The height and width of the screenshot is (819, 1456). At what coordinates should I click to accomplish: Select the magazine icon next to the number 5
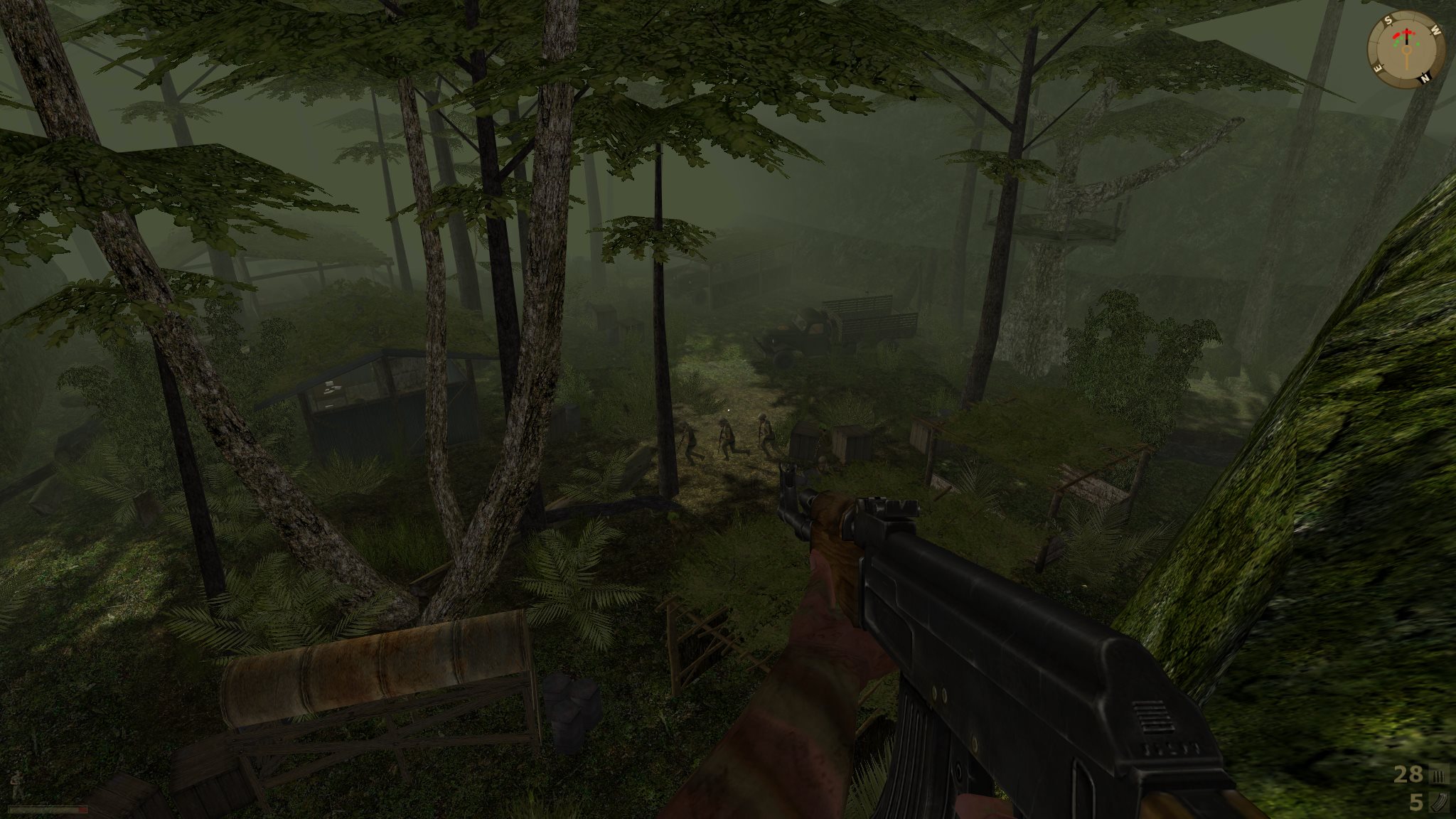coord(1440,803)
